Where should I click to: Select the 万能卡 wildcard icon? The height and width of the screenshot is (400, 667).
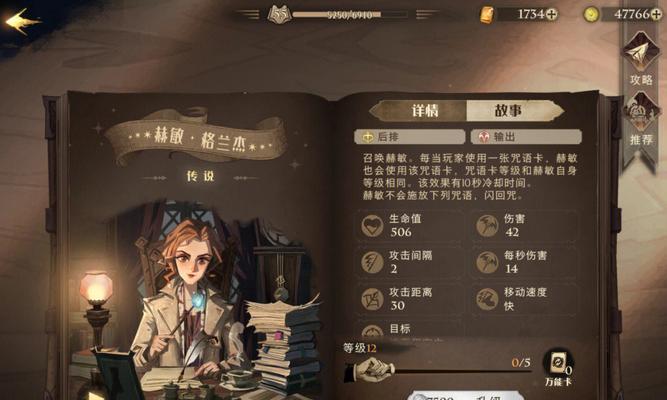(x=557, y=366)
